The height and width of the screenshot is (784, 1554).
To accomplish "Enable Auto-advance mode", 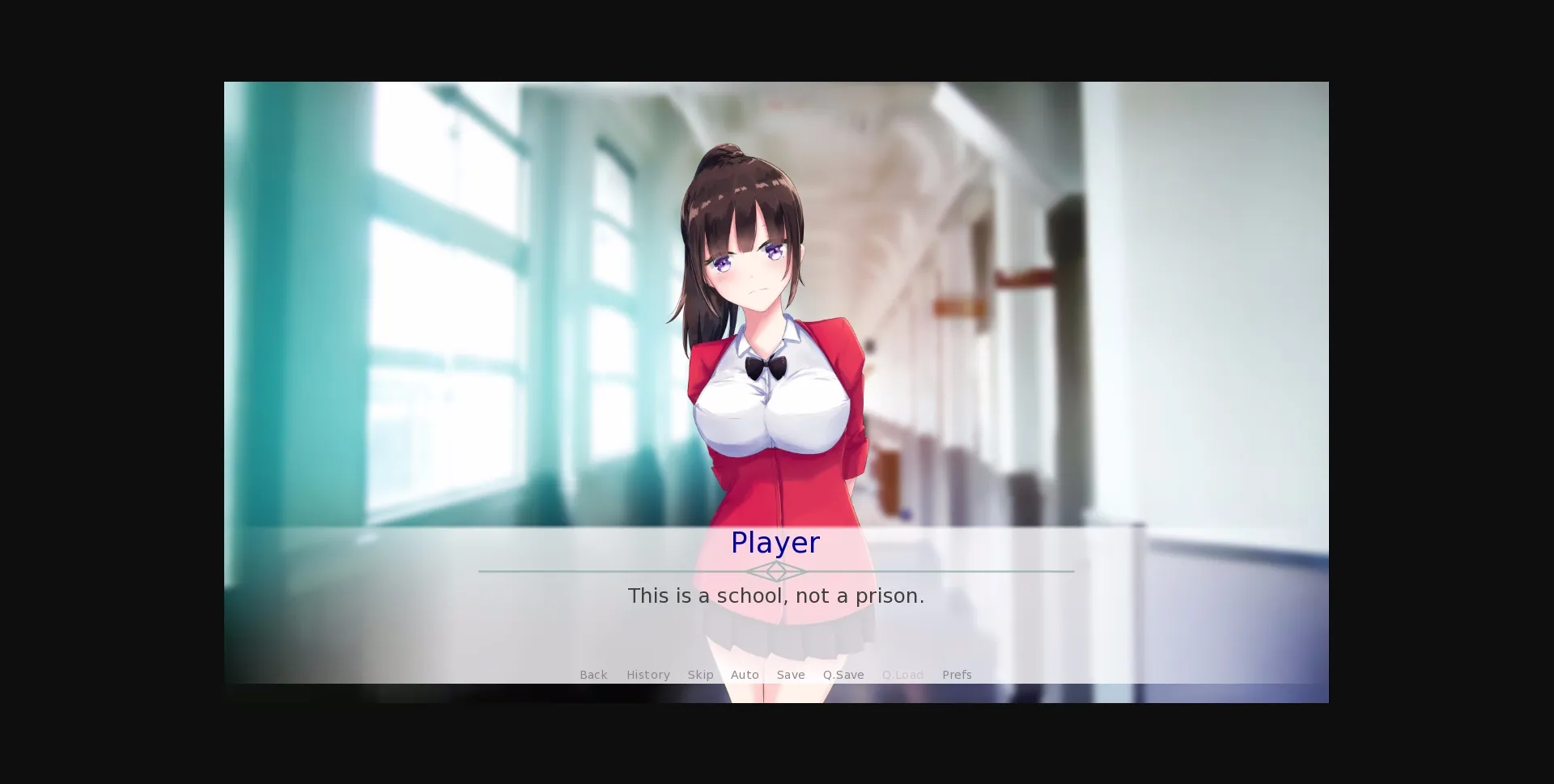I will click(x=745, y=675).
